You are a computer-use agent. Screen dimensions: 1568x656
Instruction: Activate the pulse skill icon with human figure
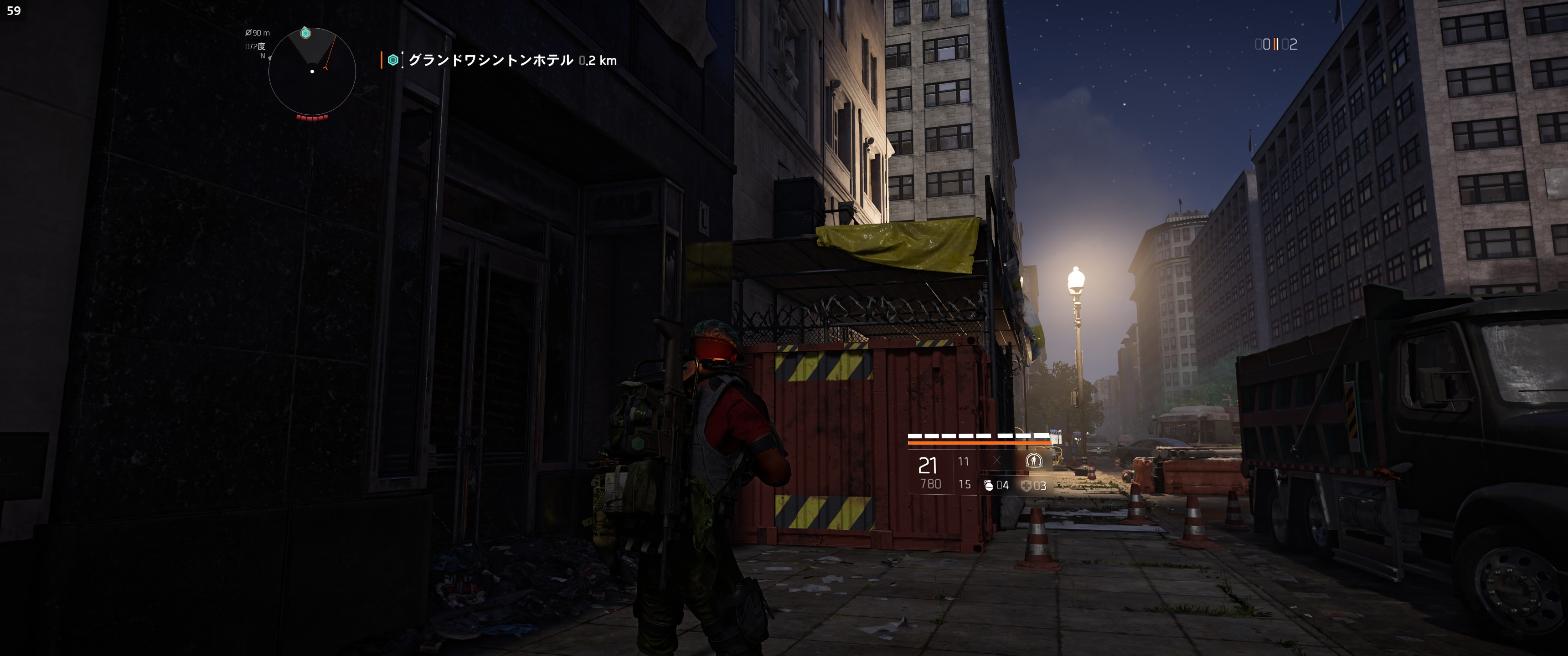pyautogui.click(x=1034, y=461)
